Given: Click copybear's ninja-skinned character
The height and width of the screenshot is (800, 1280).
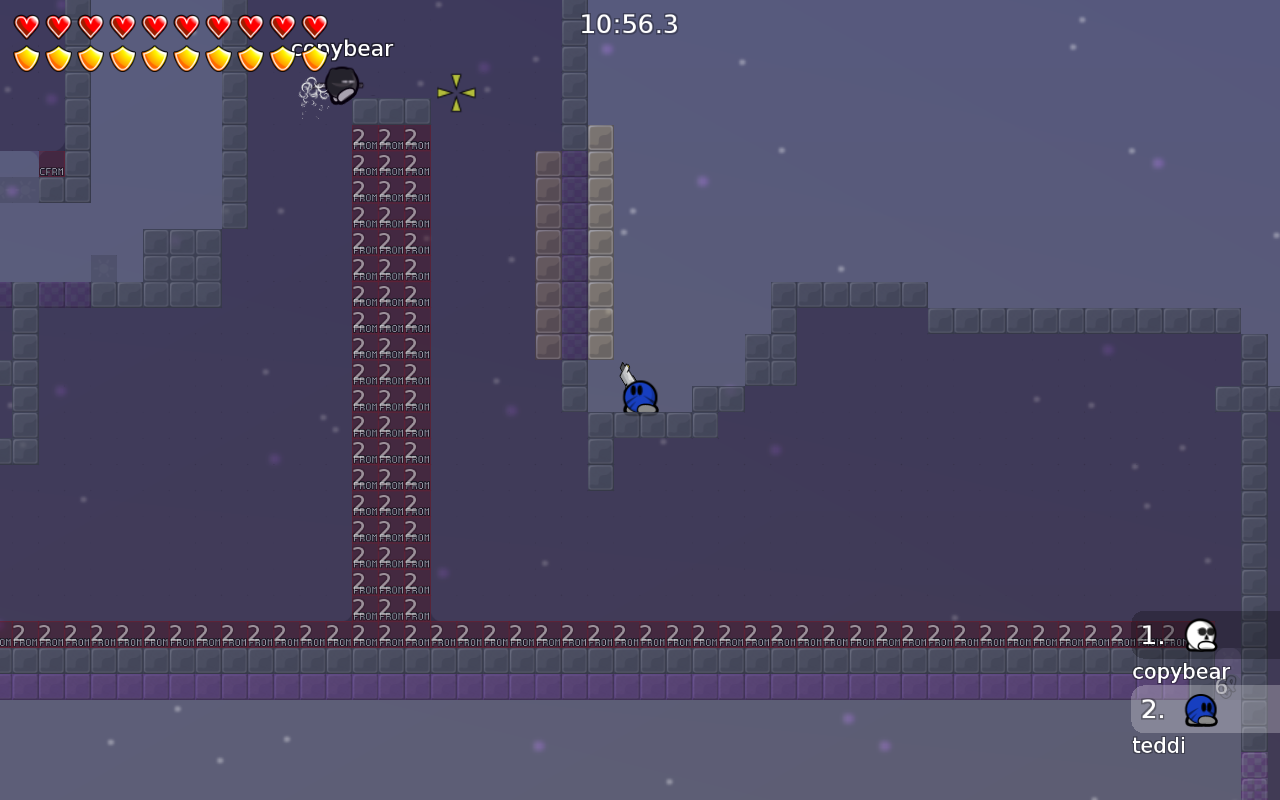Looking at the screenshot, I should (340, 85).
